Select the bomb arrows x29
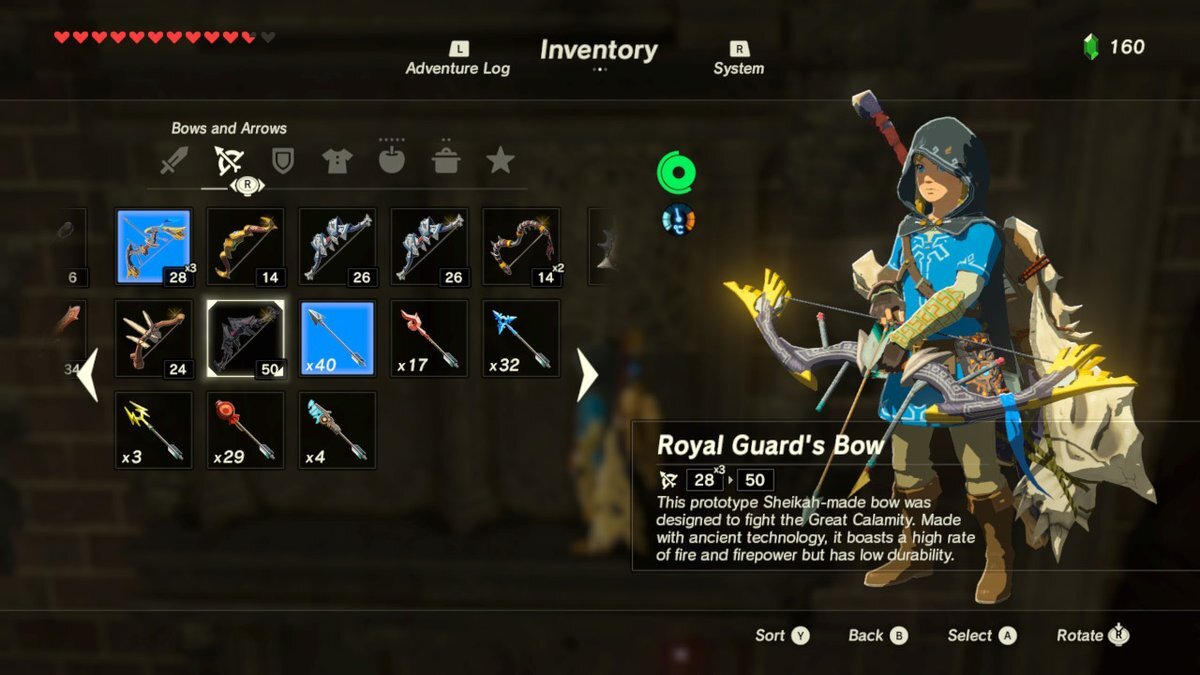 coord(245,430)
